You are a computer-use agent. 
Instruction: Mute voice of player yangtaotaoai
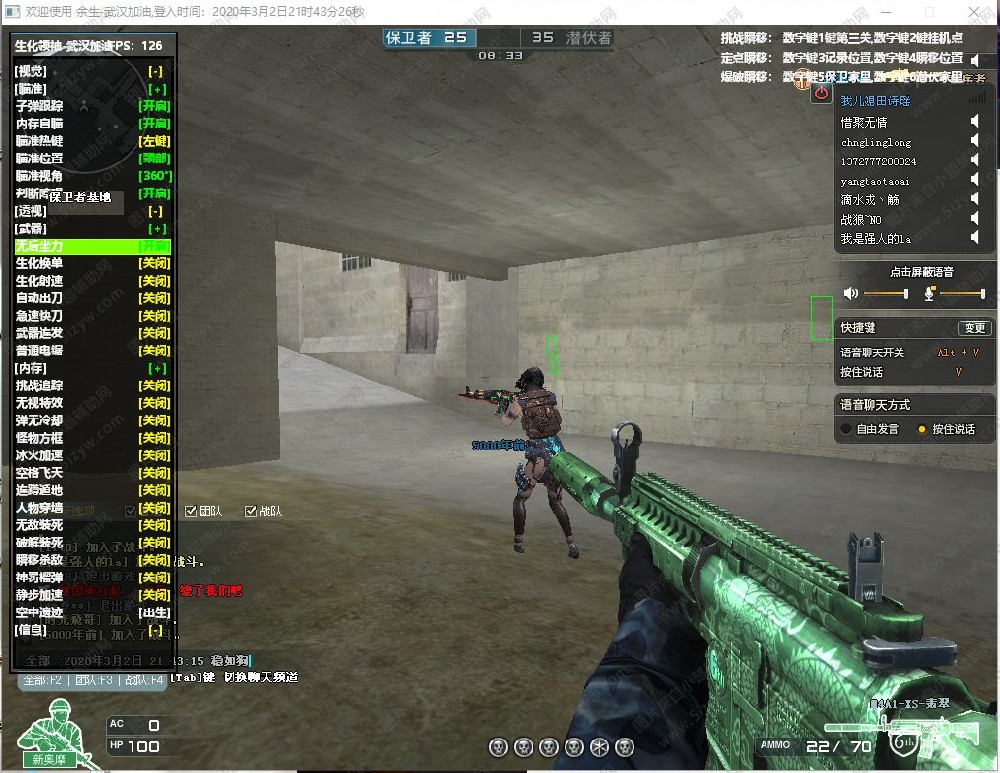974,181
